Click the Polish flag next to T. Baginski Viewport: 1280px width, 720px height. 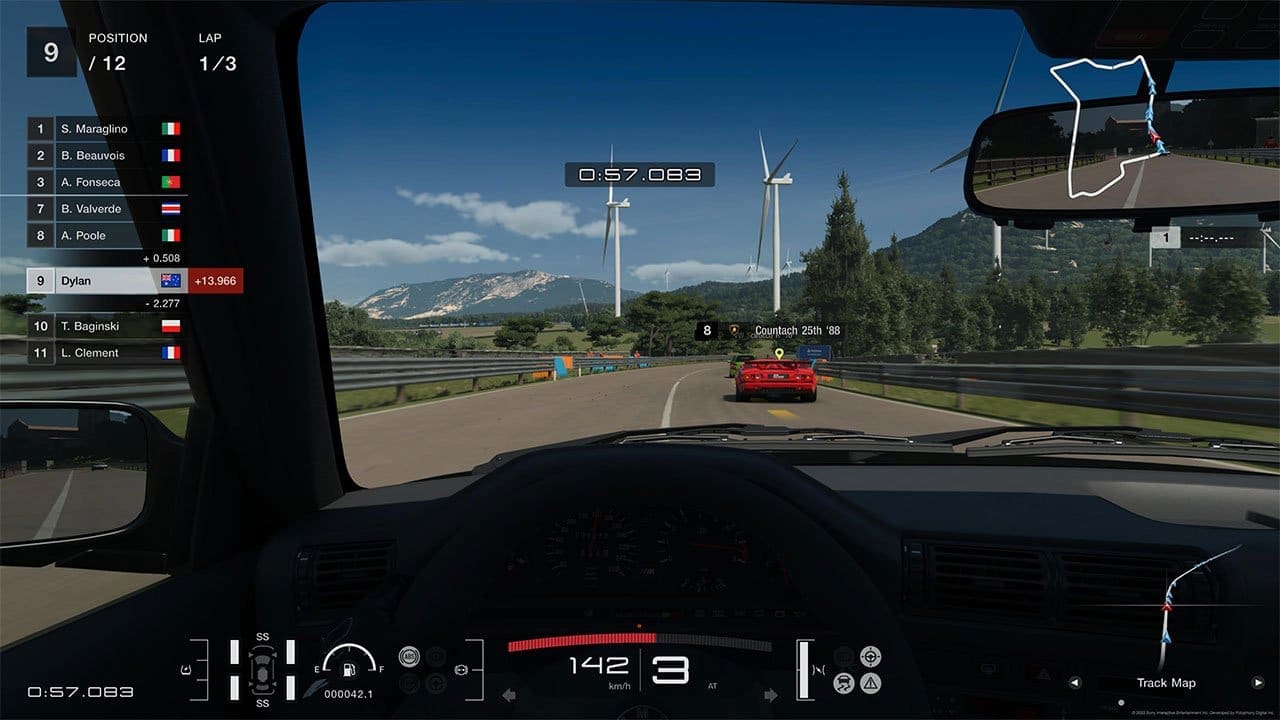click(169, 326)
